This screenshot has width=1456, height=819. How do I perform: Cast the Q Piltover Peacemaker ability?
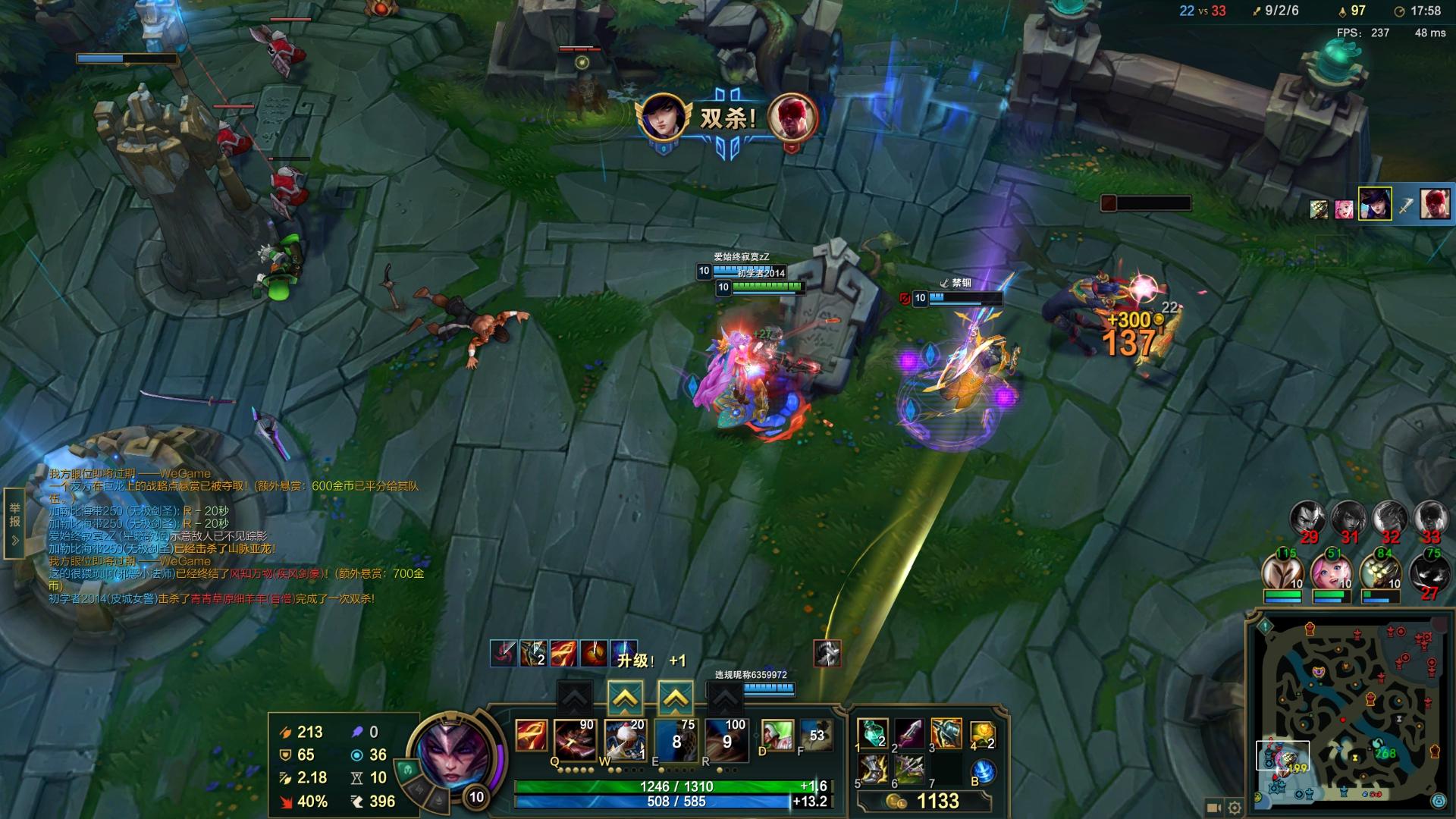tap(575, 739)
